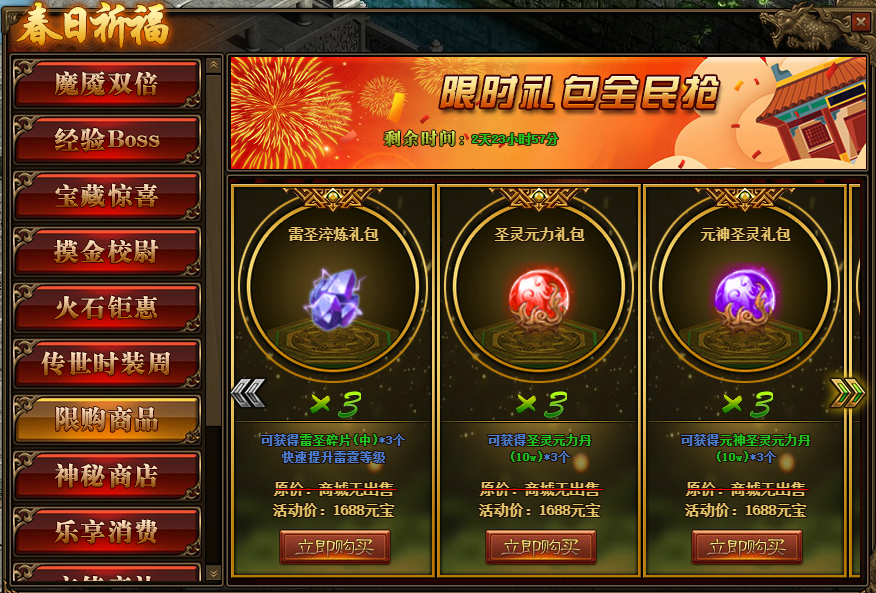Switch to the 经验Boss tab
The image size is (876, 593).
click(106, 140)
